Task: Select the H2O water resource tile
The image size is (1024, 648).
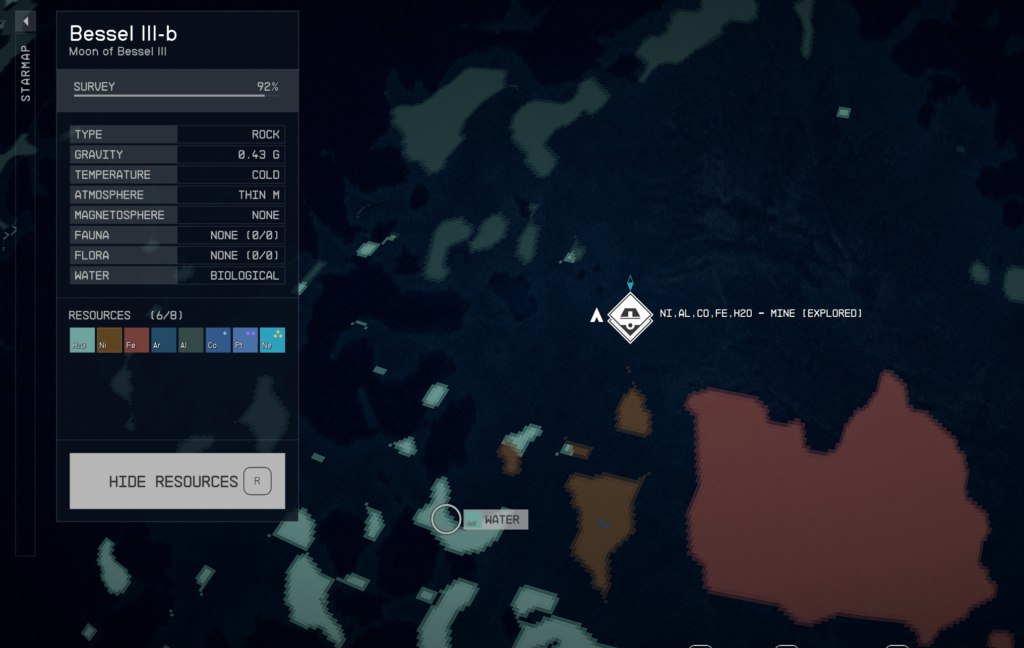Action: pyautogui.click(x=82, y=340)
